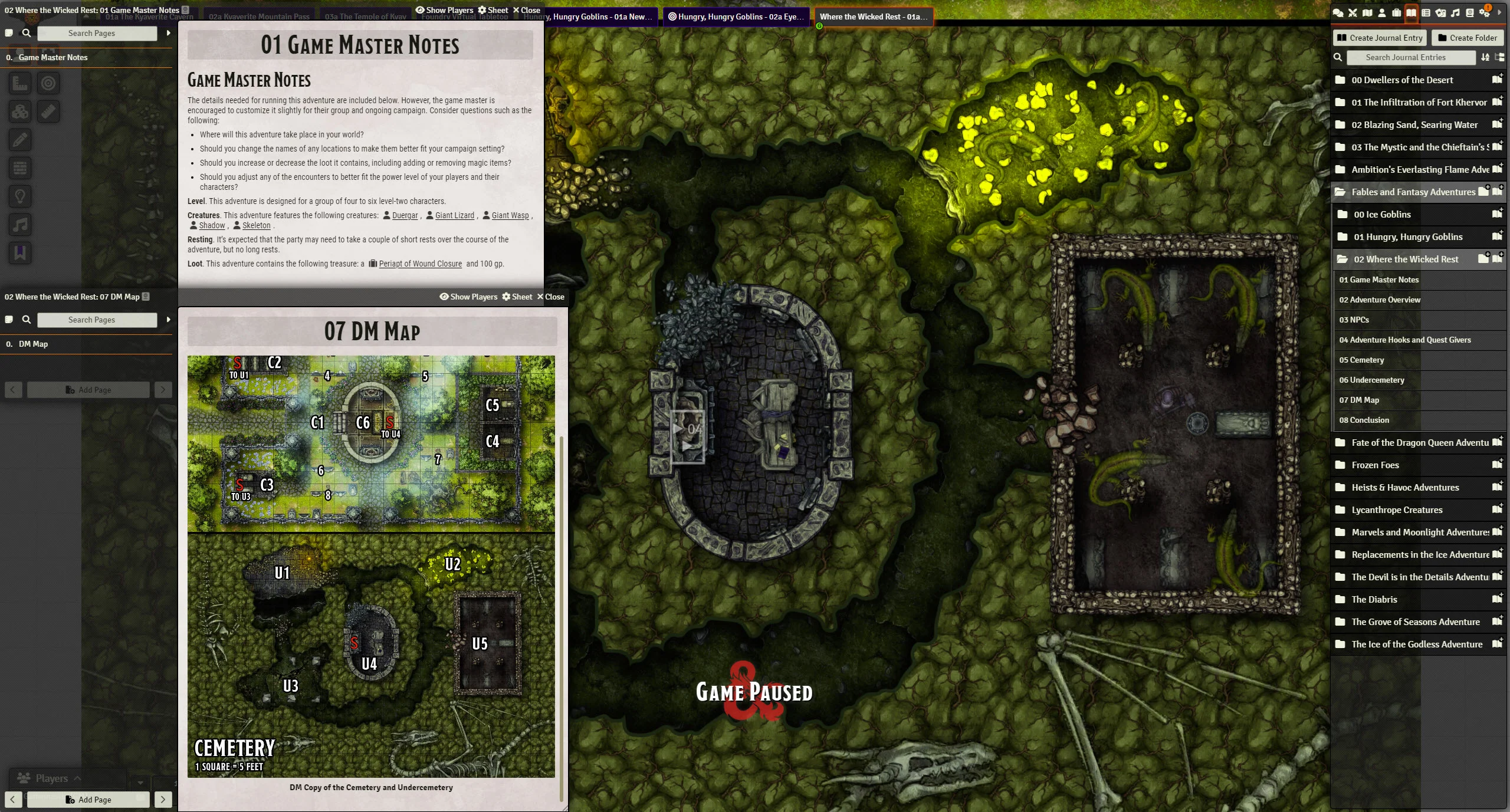This screenshot has width=1510, height=812.
Task: Create a new journal entry
Action: coord(1380,38)
